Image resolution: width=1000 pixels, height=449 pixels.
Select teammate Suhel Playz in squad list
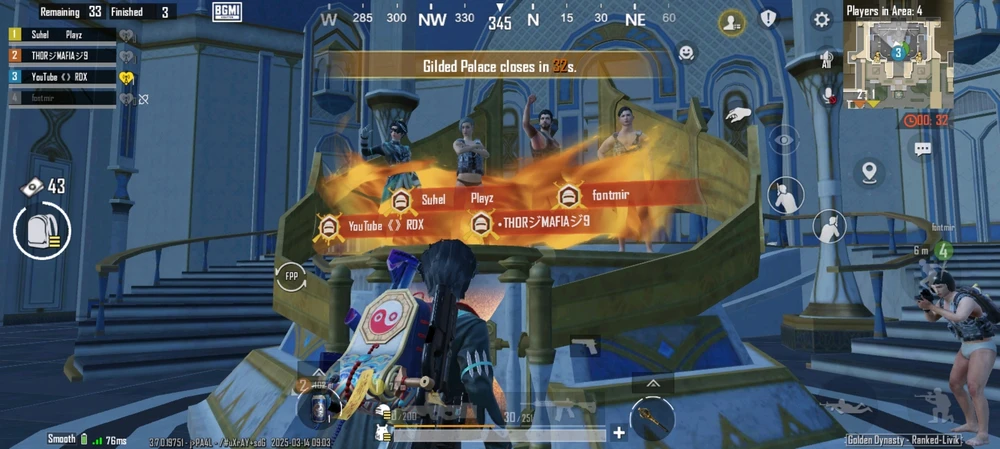62,35
